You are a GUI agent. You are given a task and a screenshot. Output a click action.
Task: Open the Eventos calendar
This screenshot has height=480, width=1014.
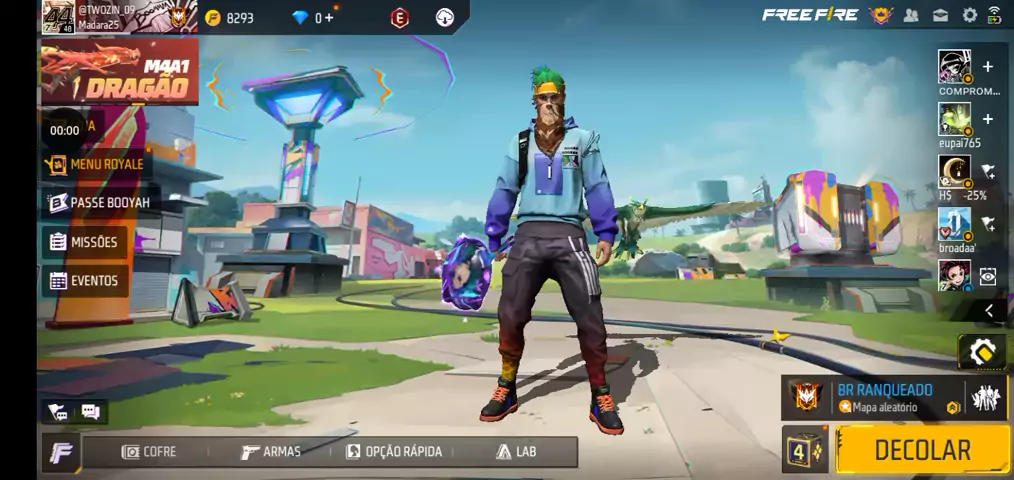click(x=84, y=281)
